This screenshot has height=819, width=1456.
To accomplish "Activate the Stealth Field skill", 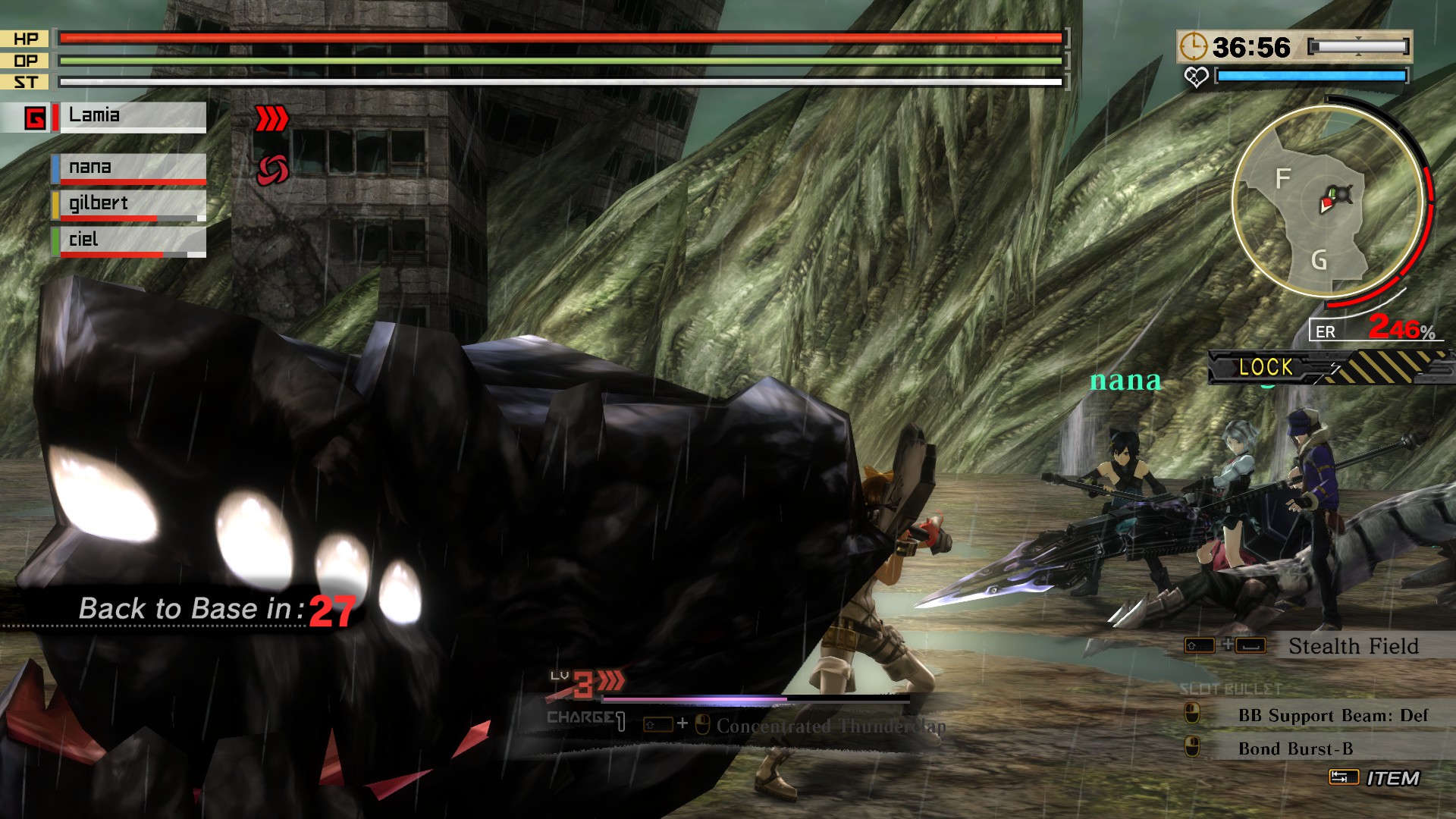I will [x=1353, y=646].
